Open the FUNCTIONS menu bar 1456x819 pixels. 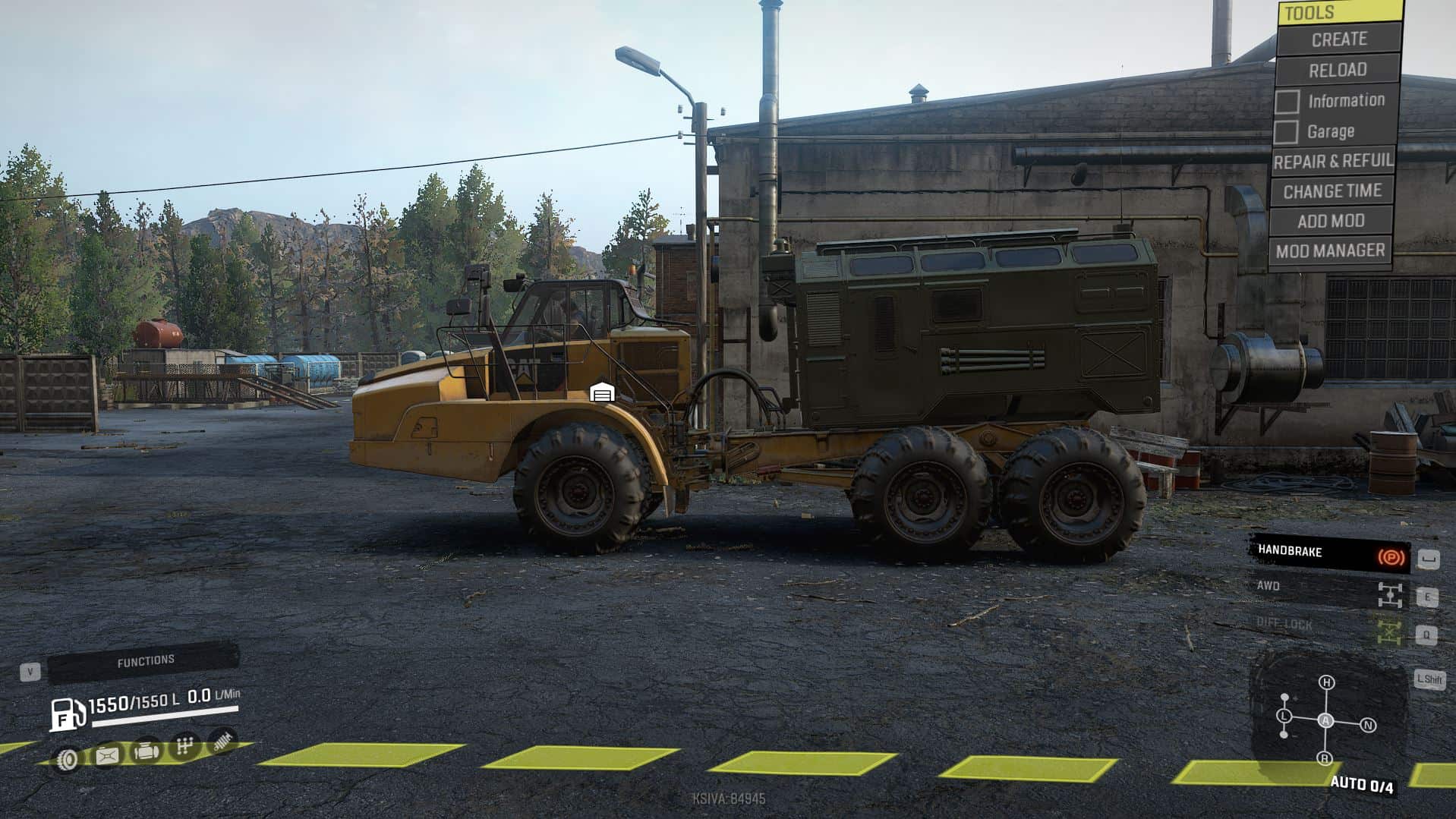pyautogui.click(x=144, y=662)
